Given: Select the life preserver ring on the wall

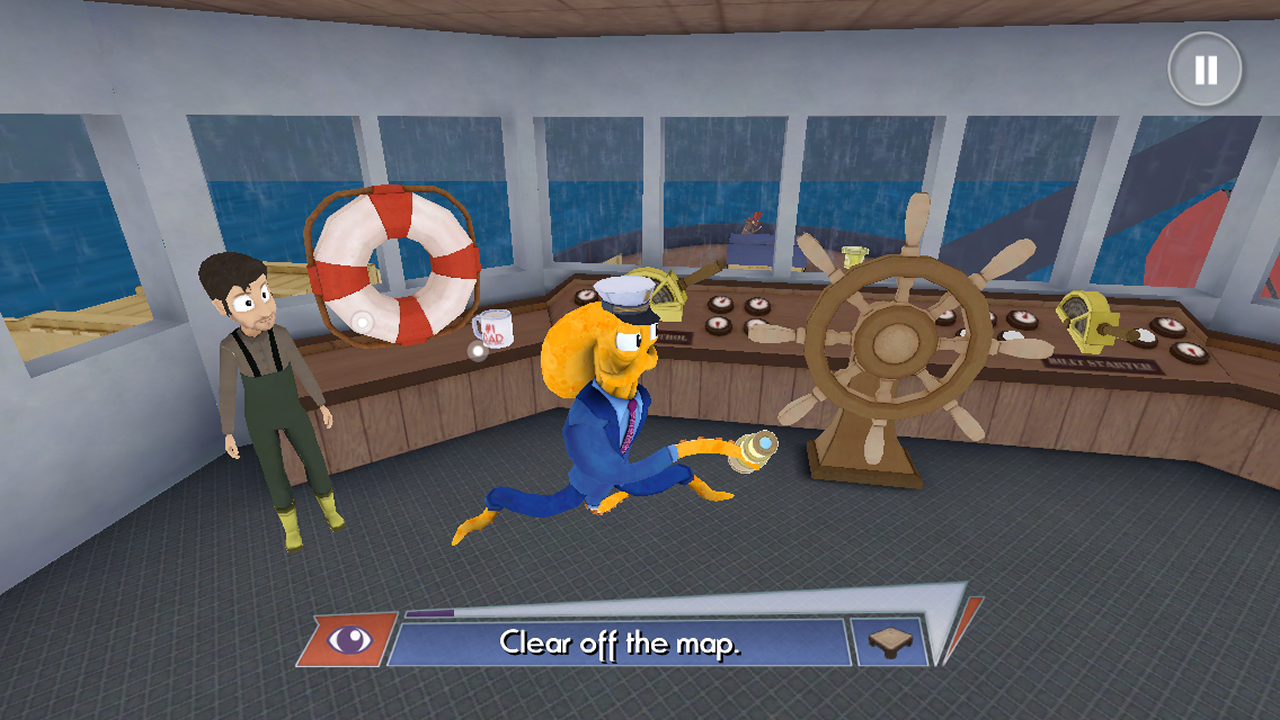Looking at the screenshot, I should pyautogui.click(x=390, y=265).
